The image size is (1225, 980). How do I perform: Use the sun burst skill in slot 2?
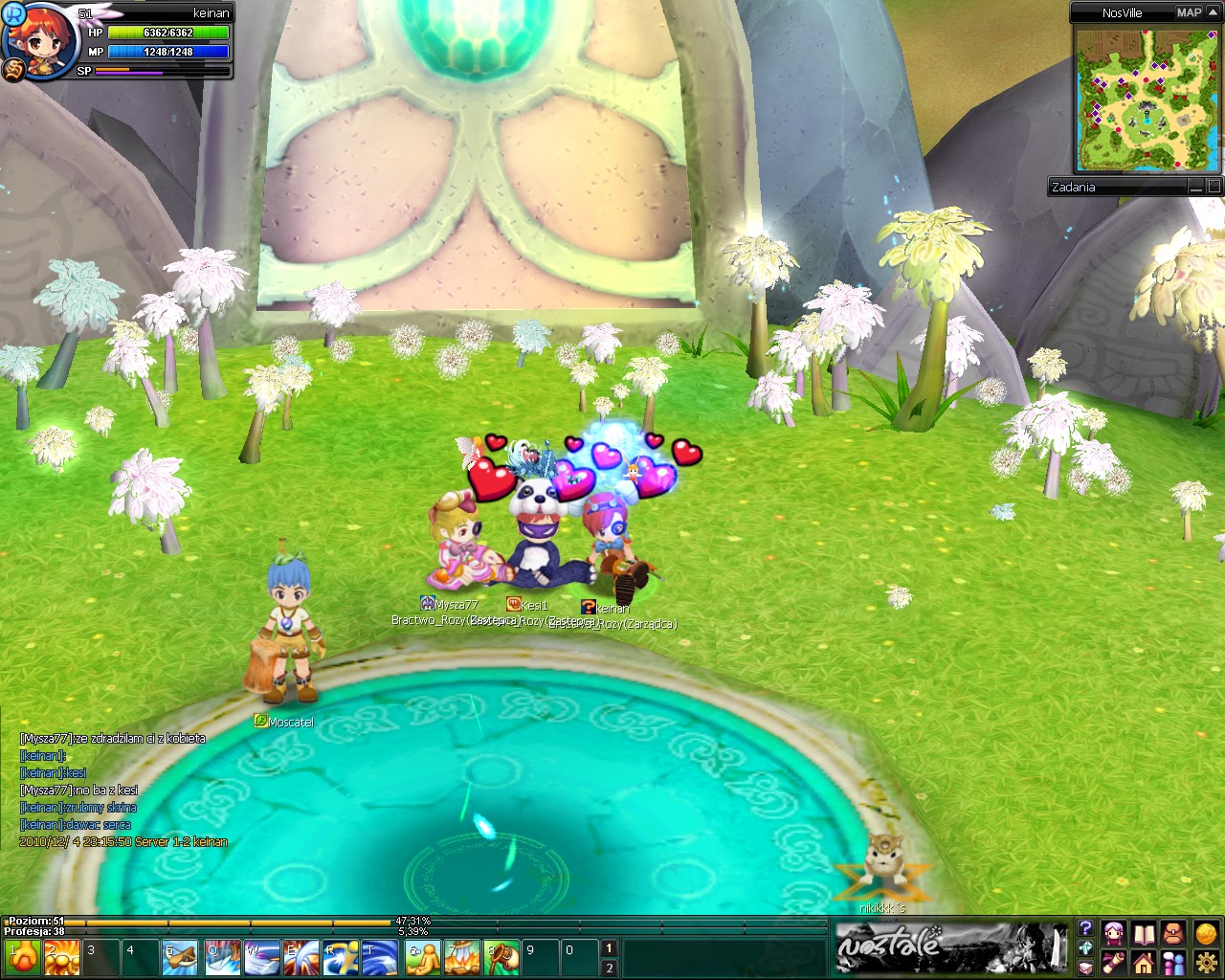(62, 957)
